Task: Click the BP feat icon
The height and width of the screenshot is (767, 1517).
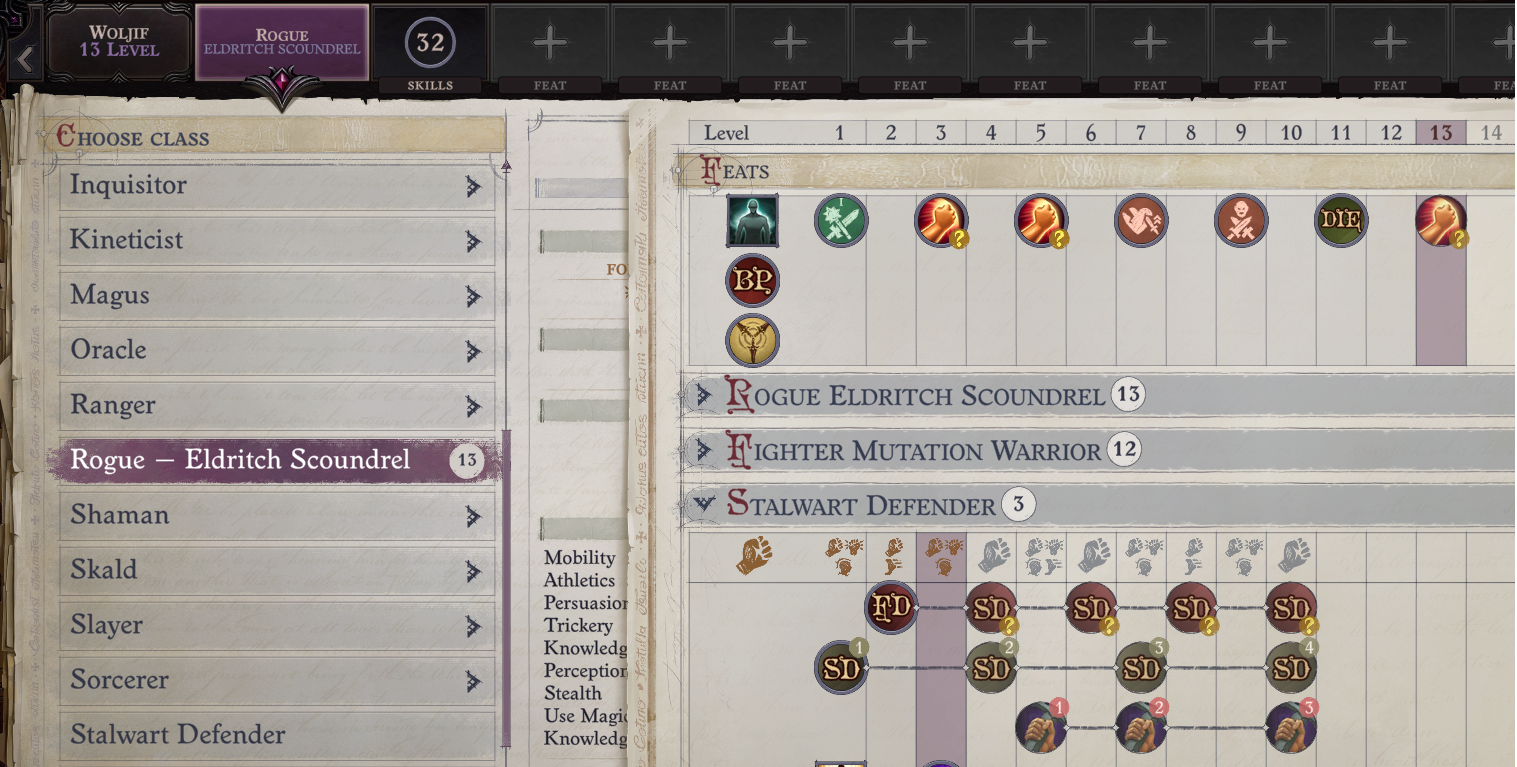Action: pos(752,280)
